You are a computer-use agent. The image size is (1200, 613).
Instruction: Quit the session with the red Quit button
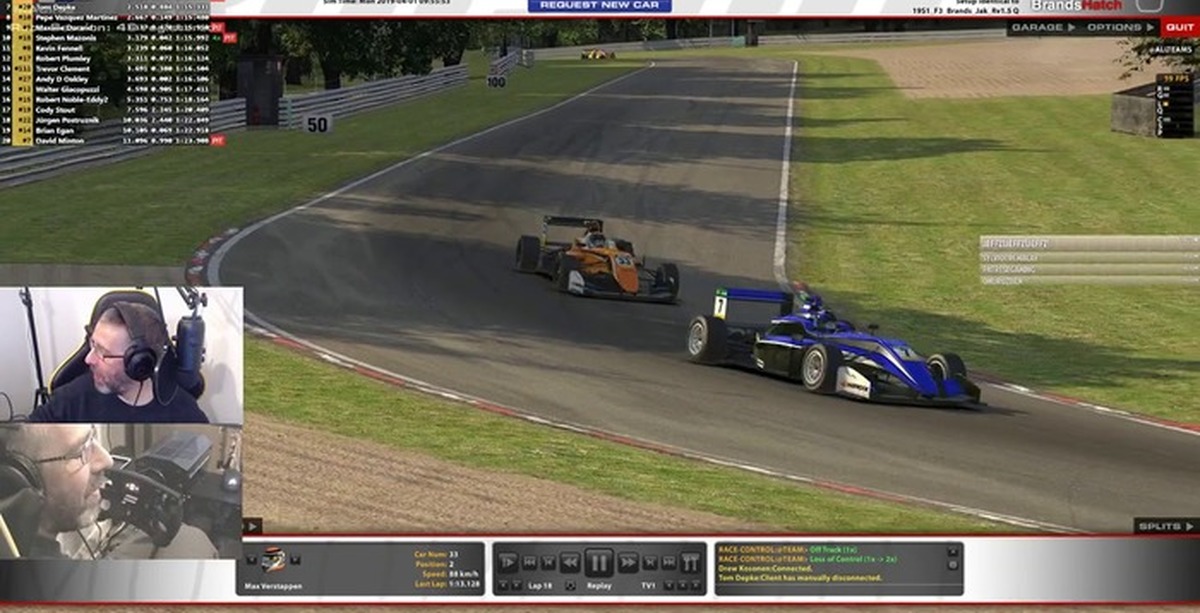click(1180, 27)
